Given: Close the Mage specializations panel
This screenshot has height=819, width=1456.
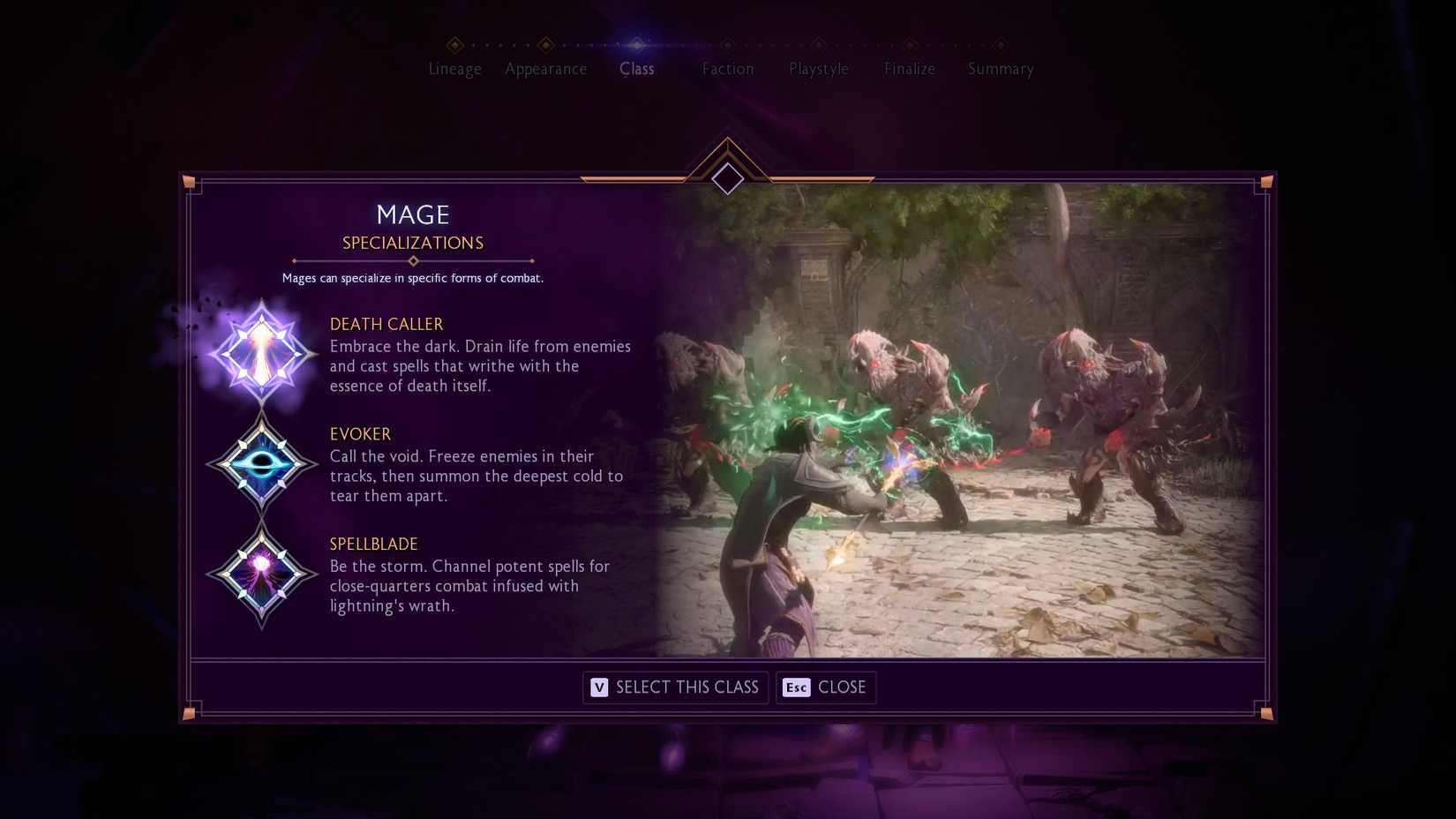Looking at the screenshot, I should pos(826,688).
